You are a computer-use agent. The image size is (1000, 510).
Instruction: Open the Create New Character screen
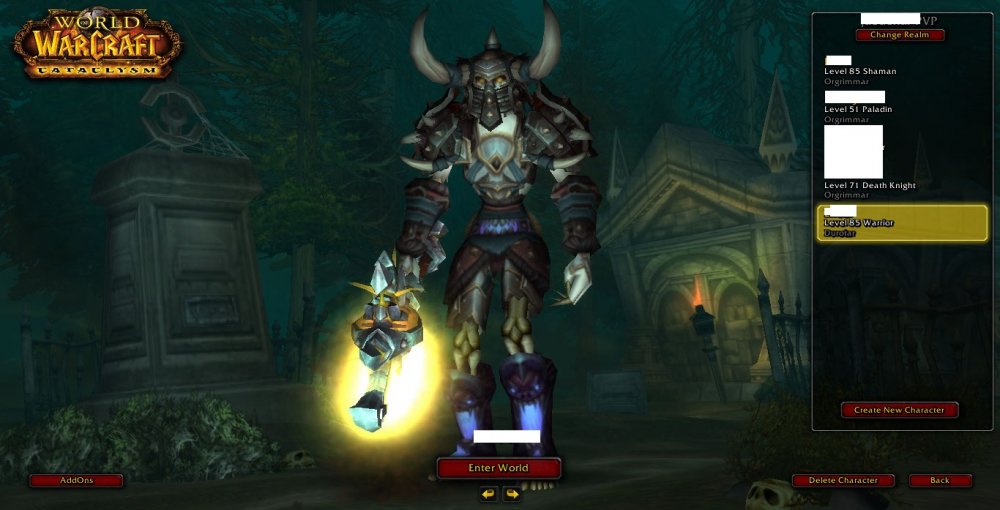coord(899,410)
